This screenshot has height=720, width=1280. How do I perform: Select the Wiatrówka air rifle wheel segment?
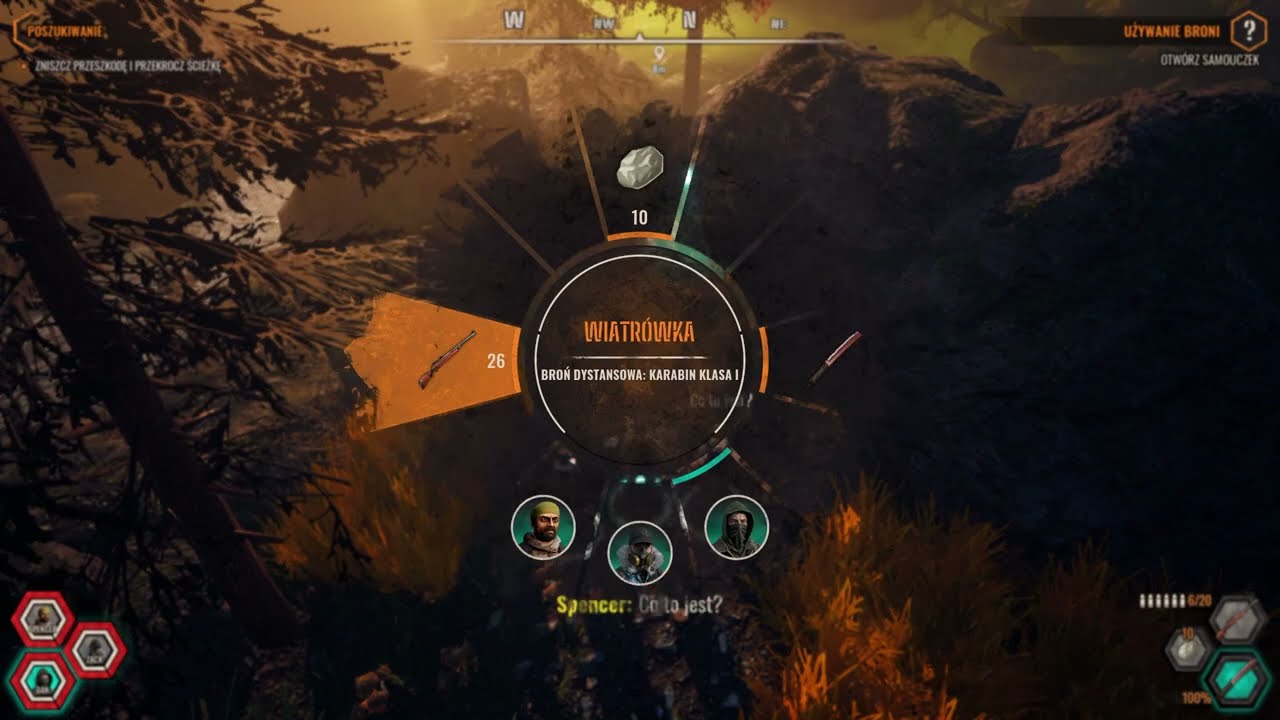click(x=440, y=360)
